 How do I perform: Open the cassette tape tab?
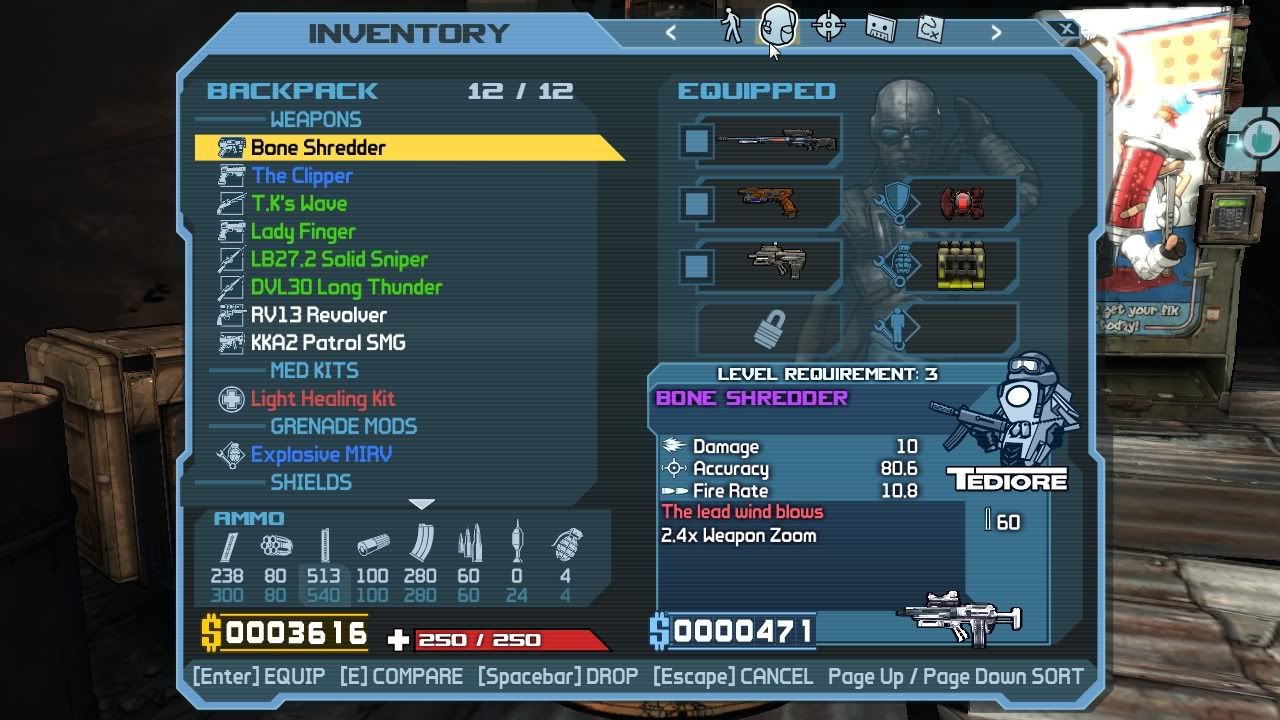point(879,27)
